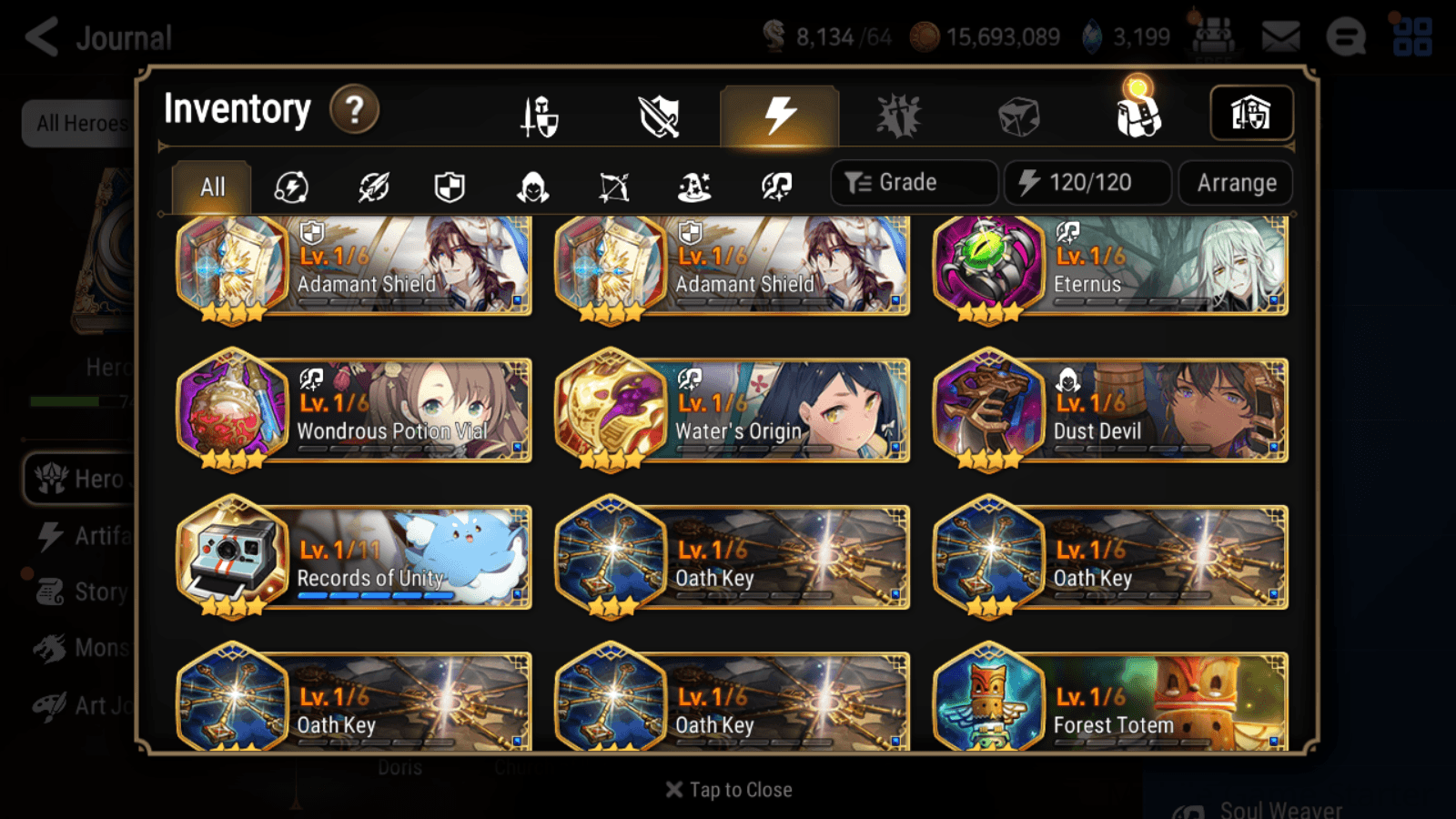Open the community chat icon

1346,36
